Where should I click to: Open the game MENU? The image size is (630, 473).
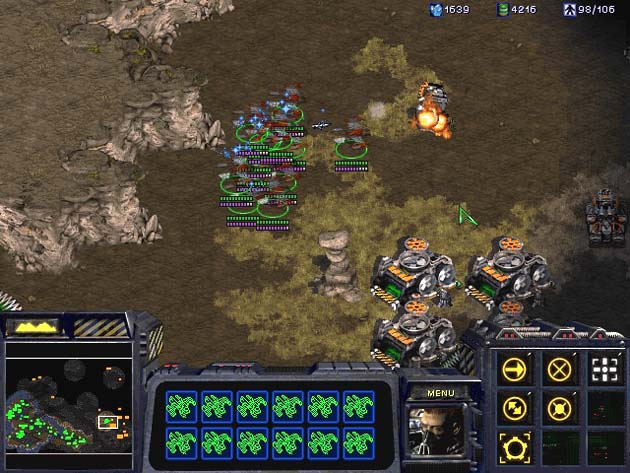(440, 393)
